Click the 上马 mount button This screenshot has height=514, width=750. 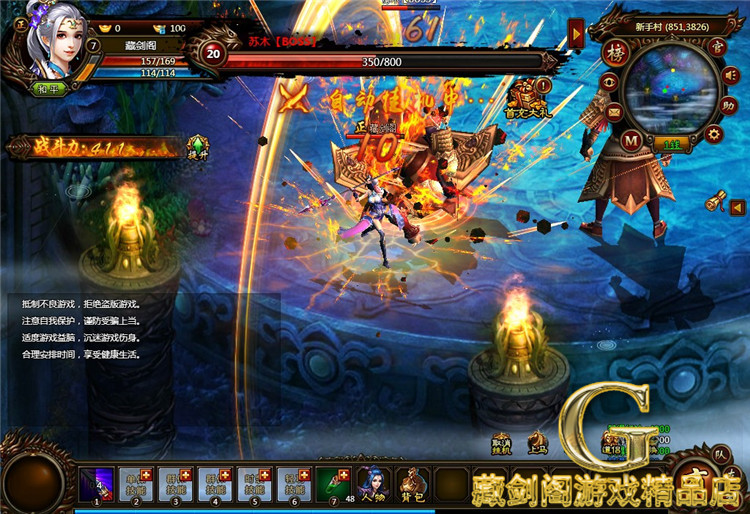click(x=537, y=441)
